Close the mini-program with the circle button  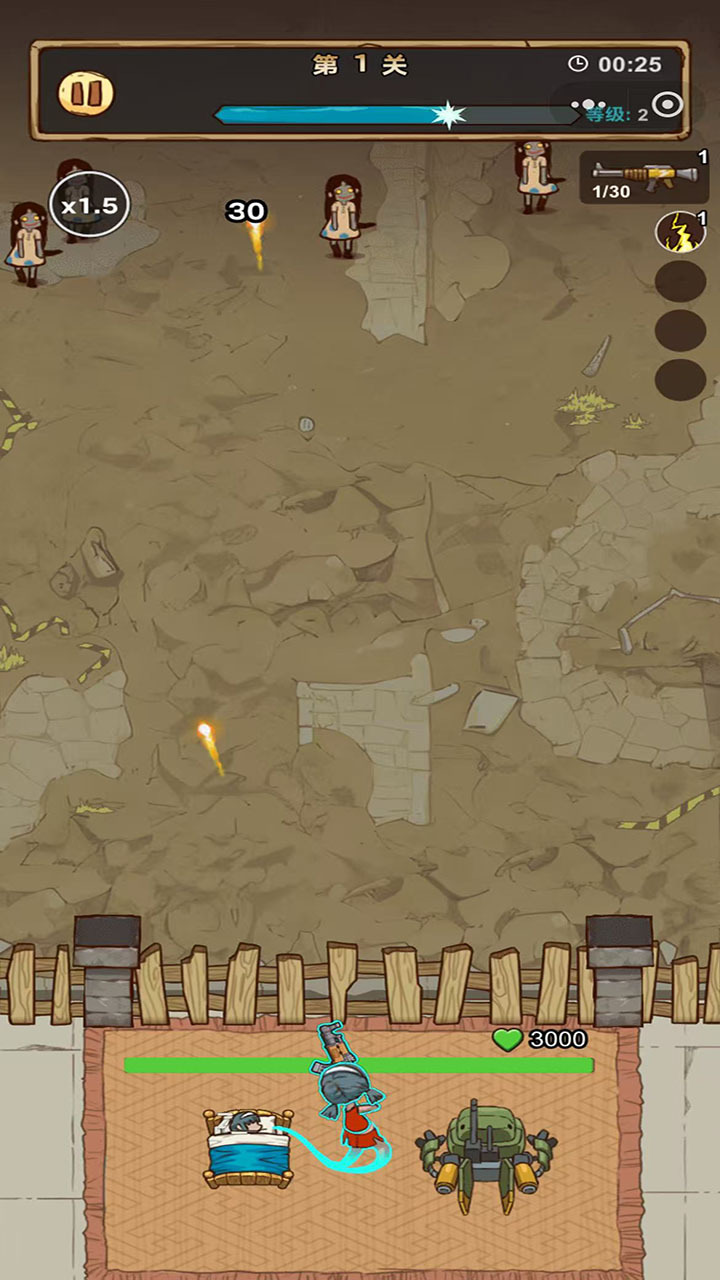pos(667,105)
